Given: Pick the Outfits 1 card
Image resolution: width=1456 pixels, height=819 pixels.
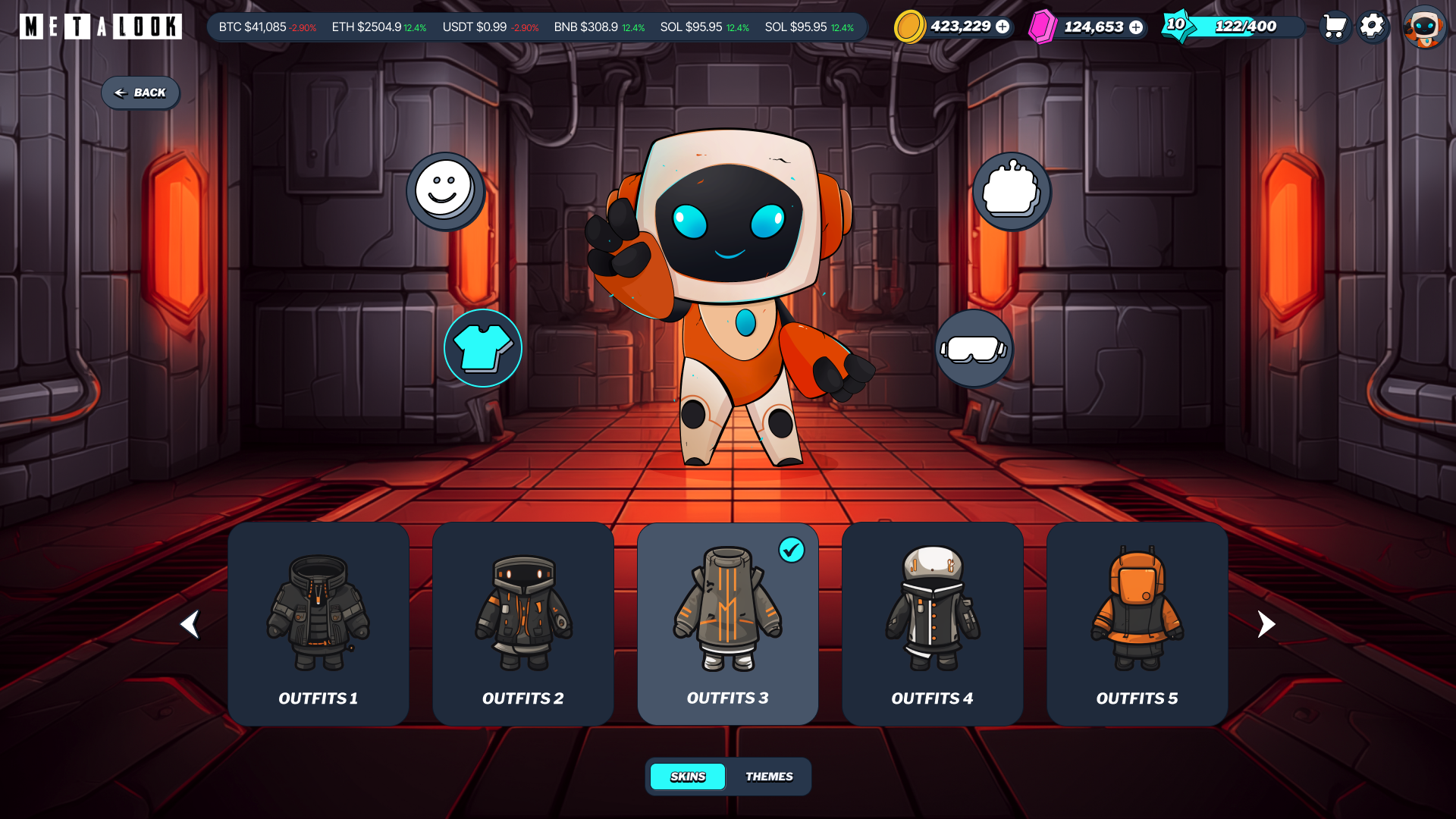Looking at the screenshot, I should click(x=318, y=623).
